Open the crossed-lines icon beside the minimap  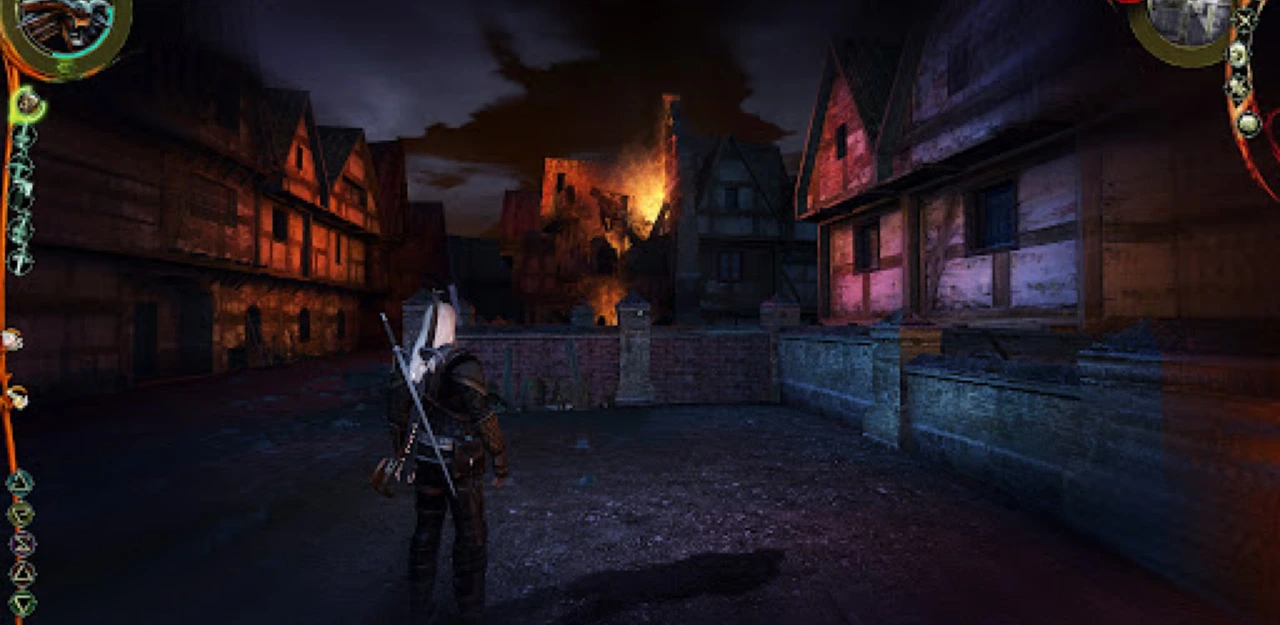click(1242, 18)
